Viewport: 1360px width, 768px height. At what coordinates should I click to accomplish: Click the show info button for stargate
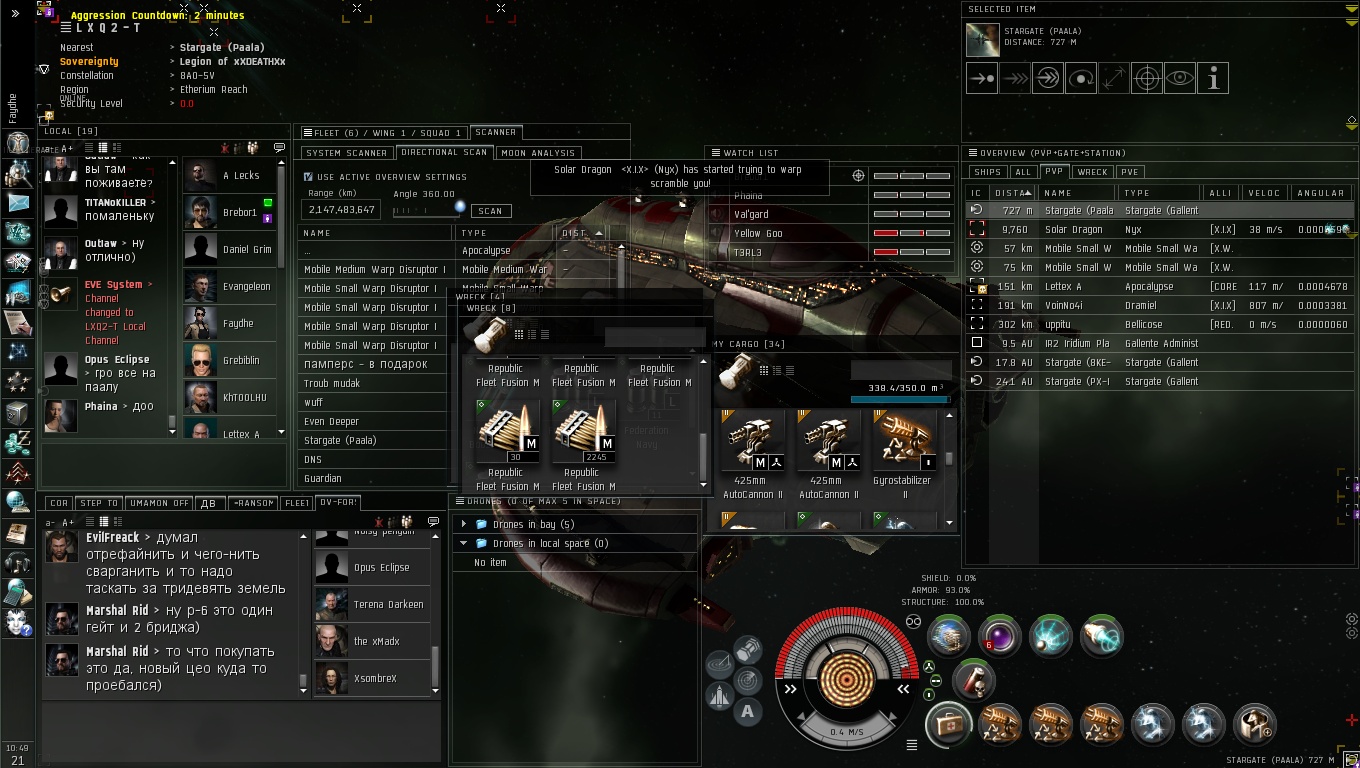1213,78
